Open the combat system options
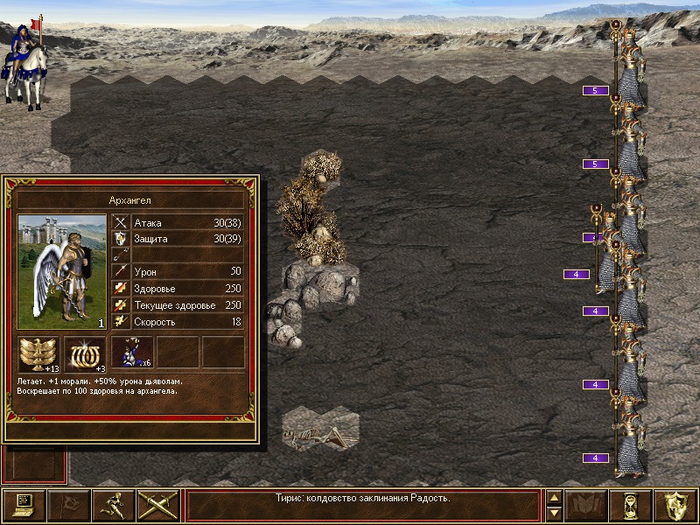 22,505
